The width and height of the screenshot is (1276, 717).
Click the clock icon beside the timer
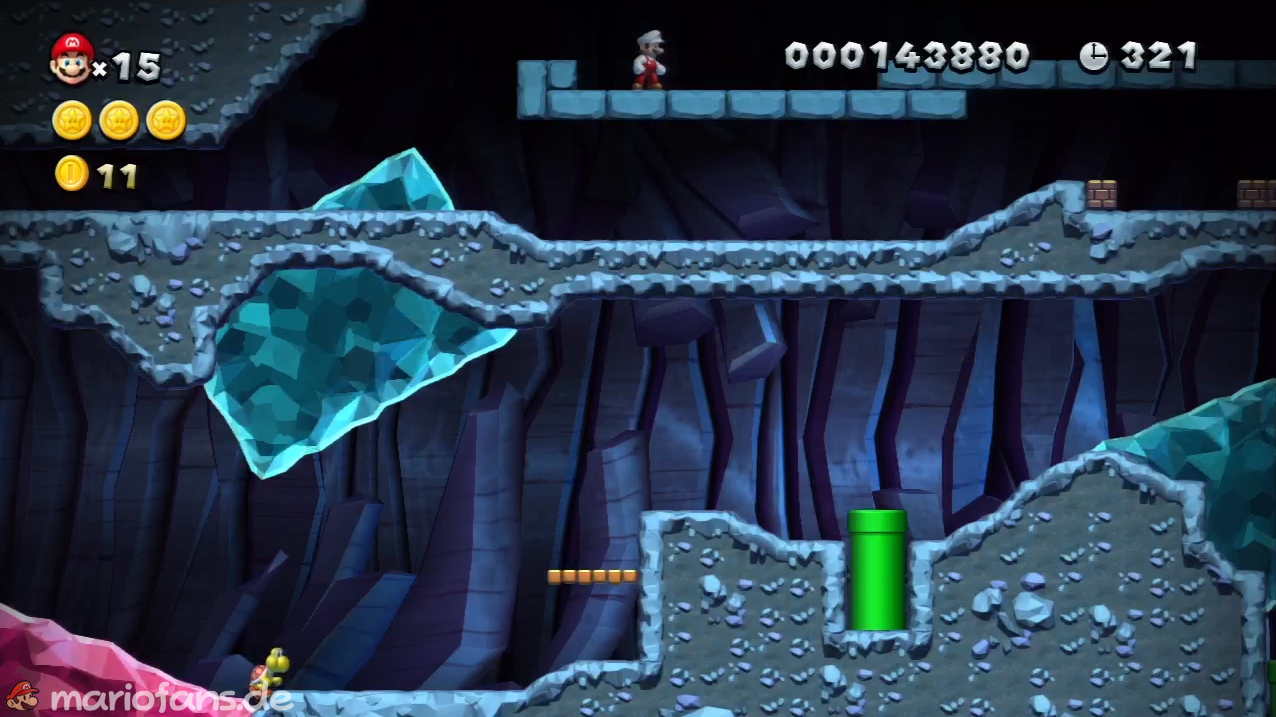click(1093, 56)
